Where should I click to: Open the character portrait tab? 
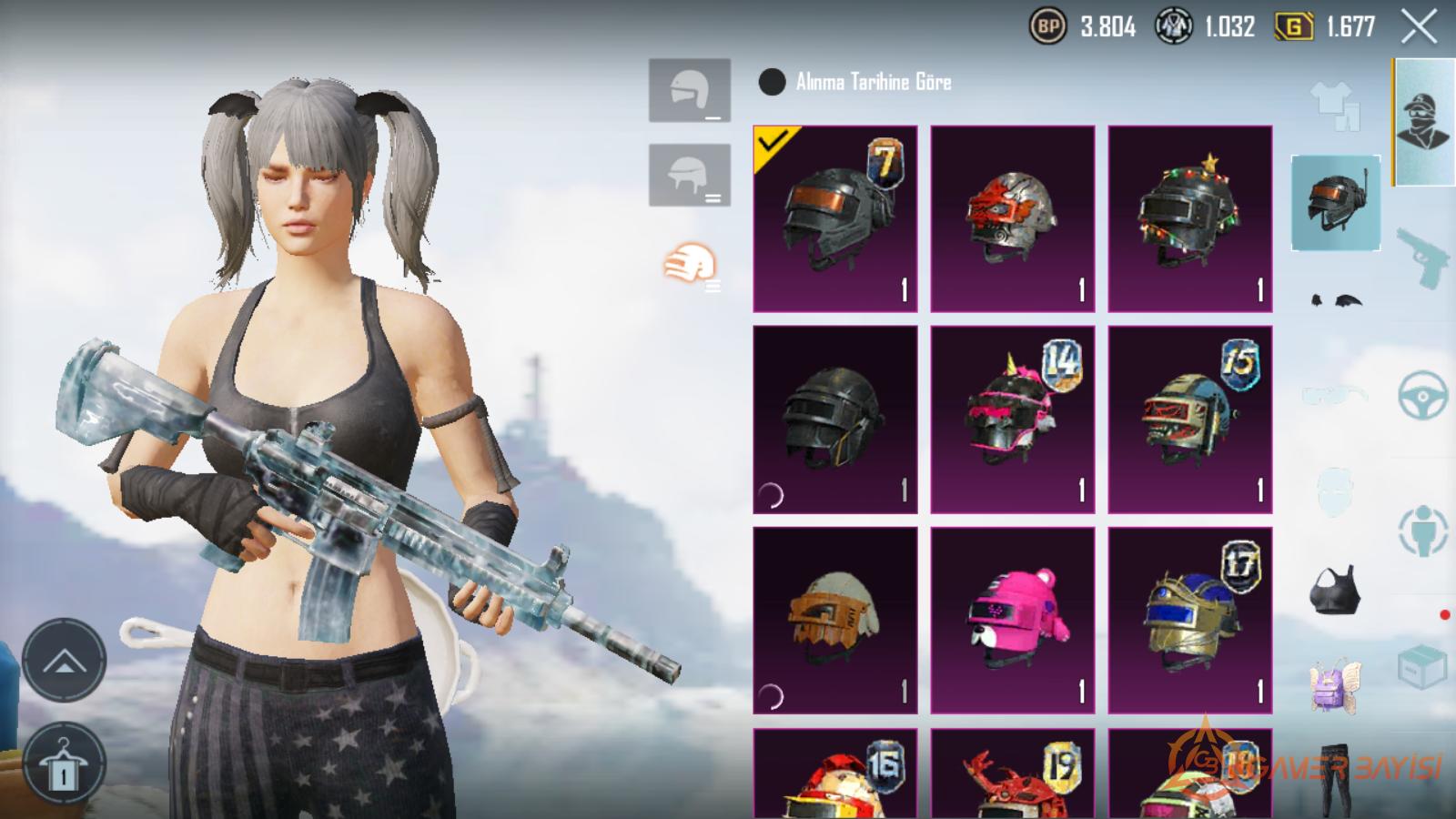click(x=1423, y=121)
